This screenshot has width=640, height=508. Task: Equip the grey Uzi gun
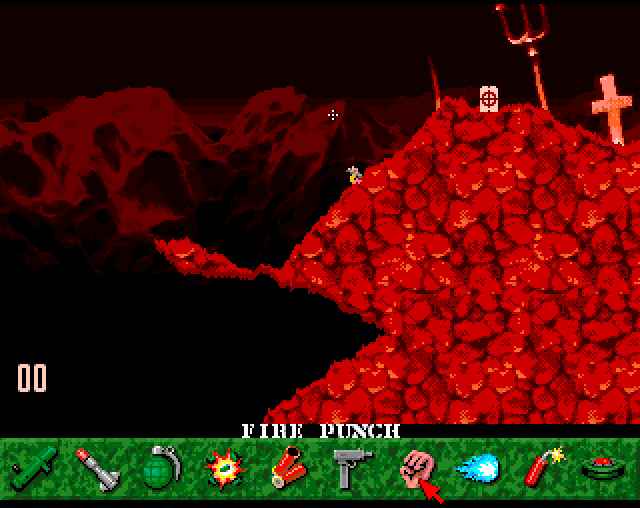350,467
